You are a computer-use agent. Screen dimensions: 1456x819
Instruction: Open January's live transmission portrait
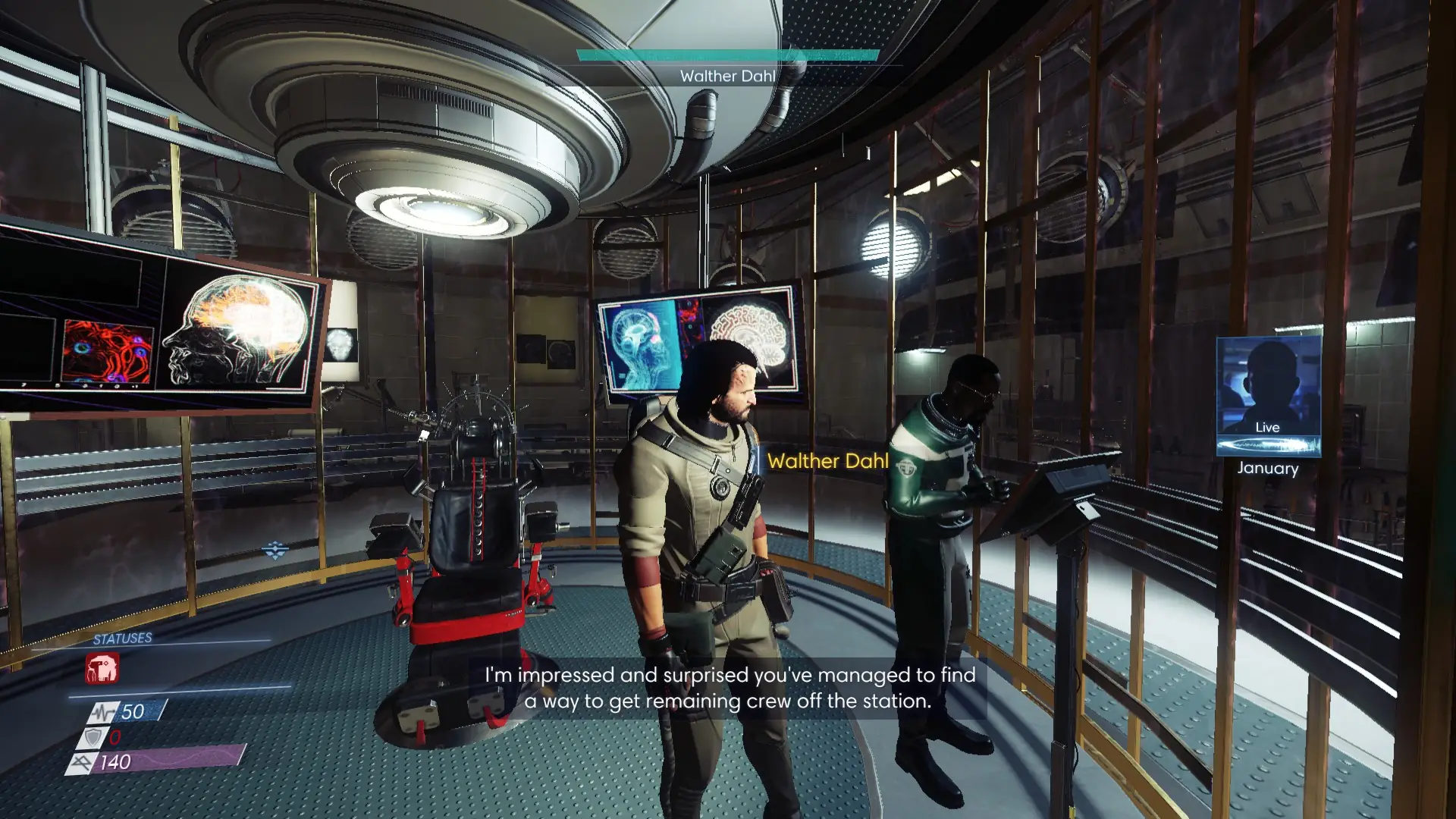pos(1268,396)
